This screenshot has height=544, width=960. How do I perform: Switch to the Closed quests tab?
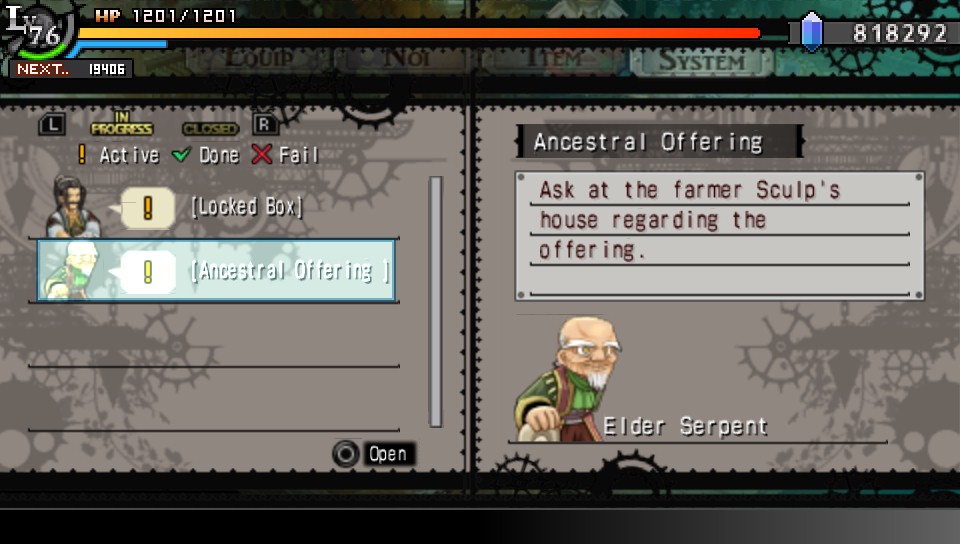(210, 128)
